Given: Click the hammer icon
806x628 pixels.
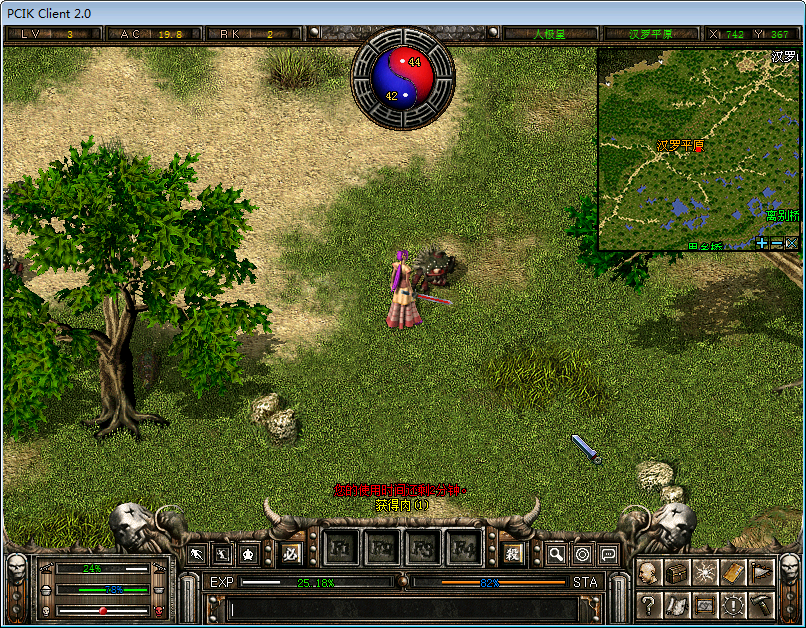Looking at the screenshot, I should (x=761, y=604).
